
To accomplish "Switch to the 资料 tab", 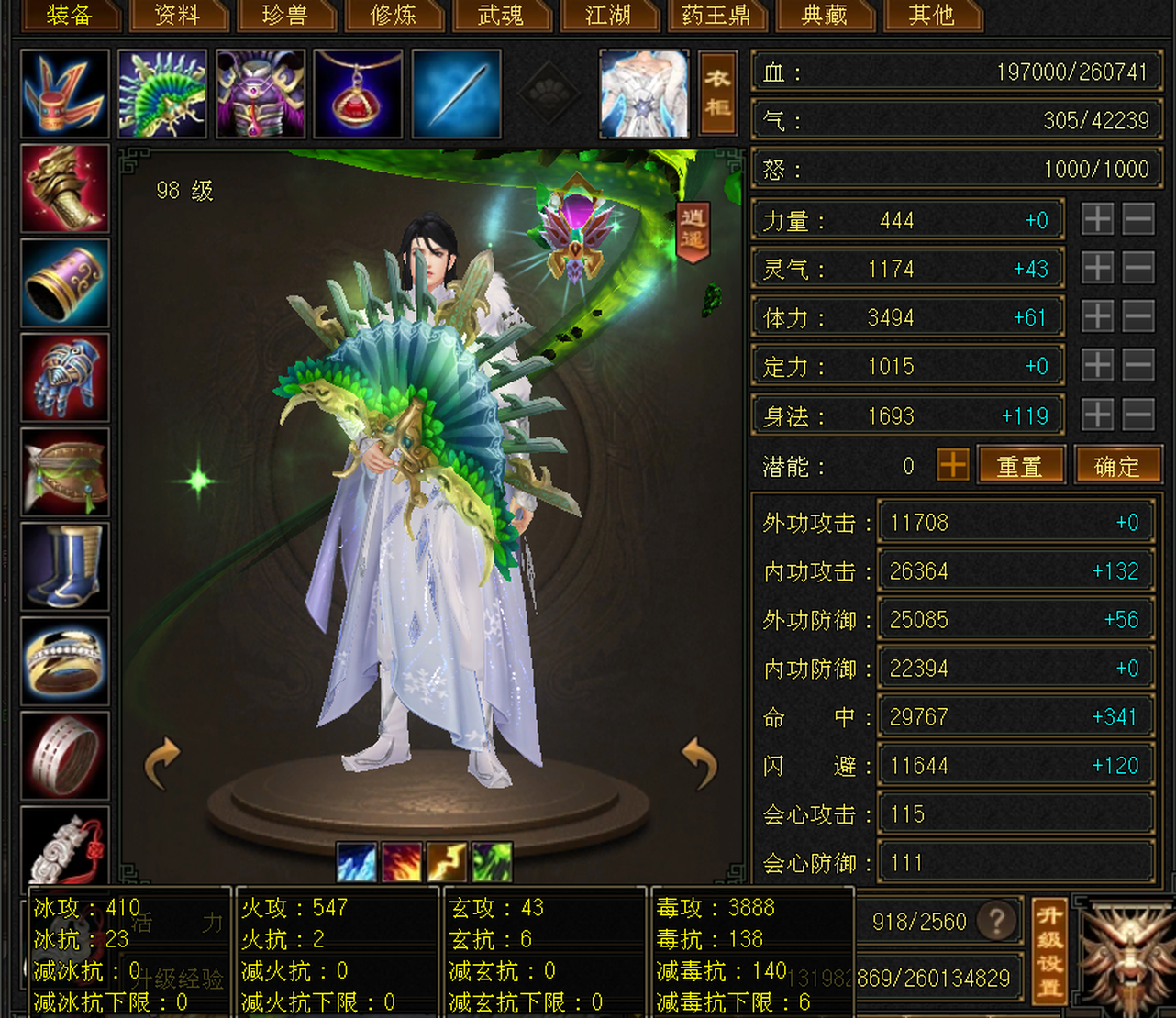I will click(177, 16).
